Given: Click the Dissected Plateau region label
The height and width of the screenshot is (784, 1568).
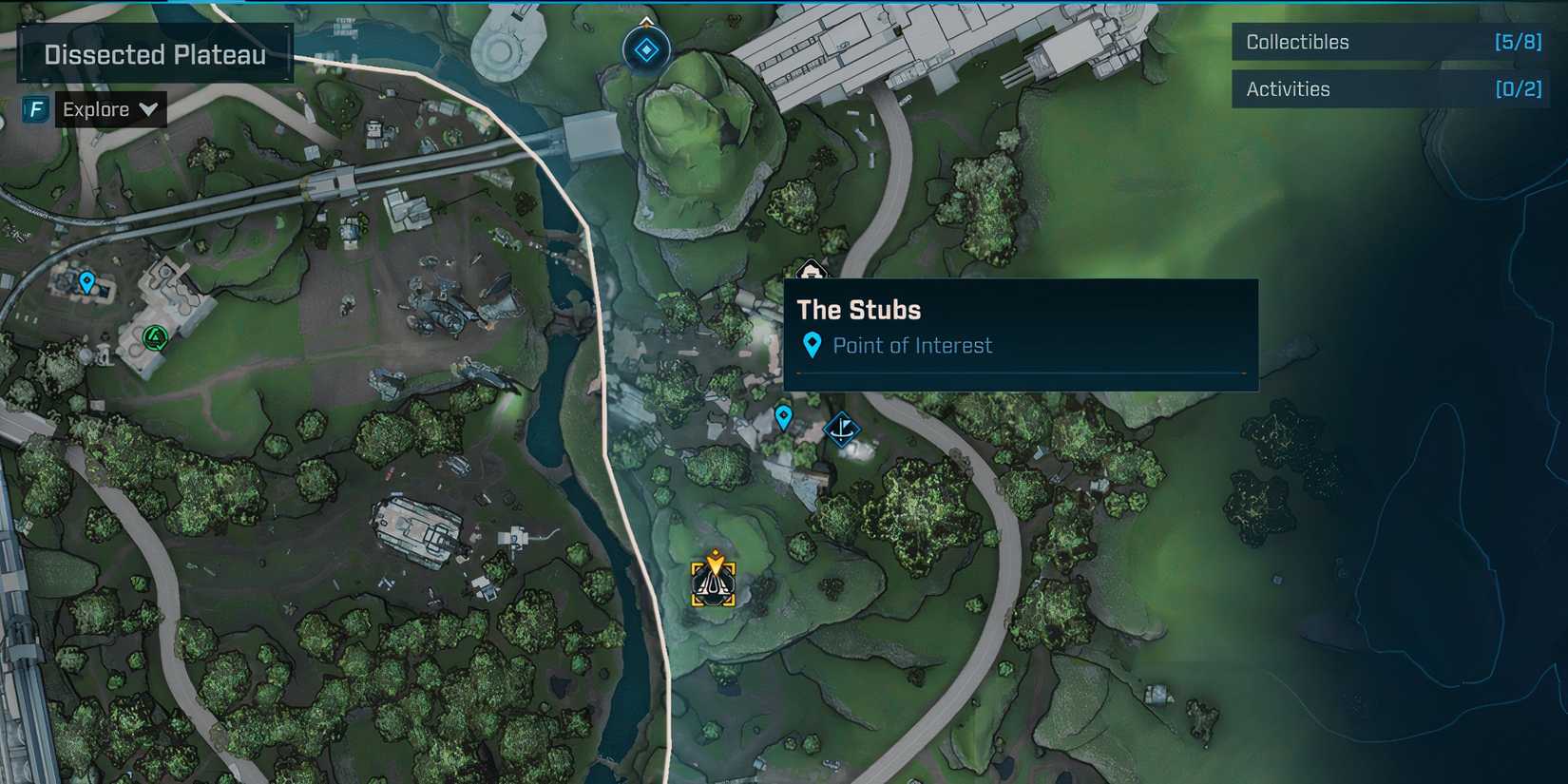Looking at the screenshot, I should click(x=155, y=53).
